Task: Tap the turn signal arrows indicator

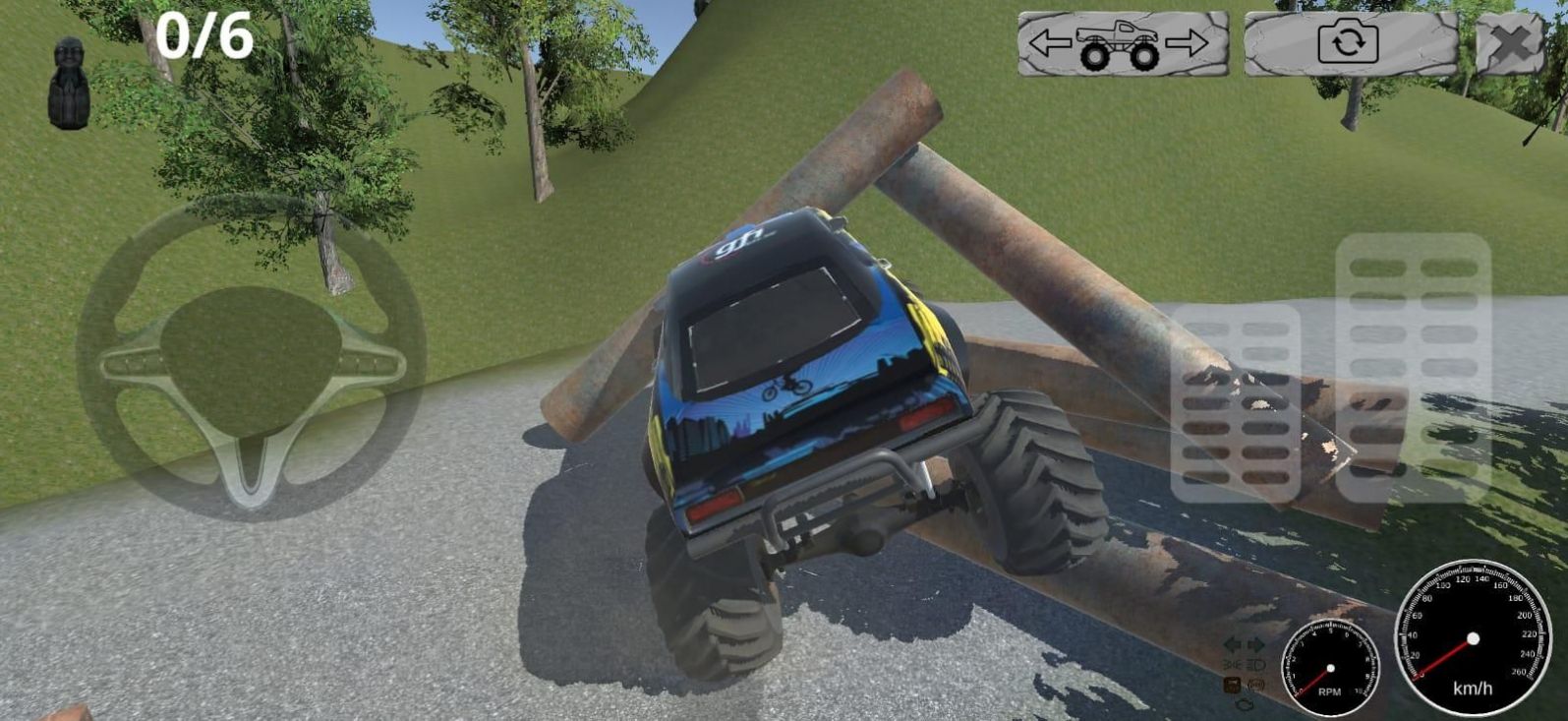Action: tap(1242, 644)
